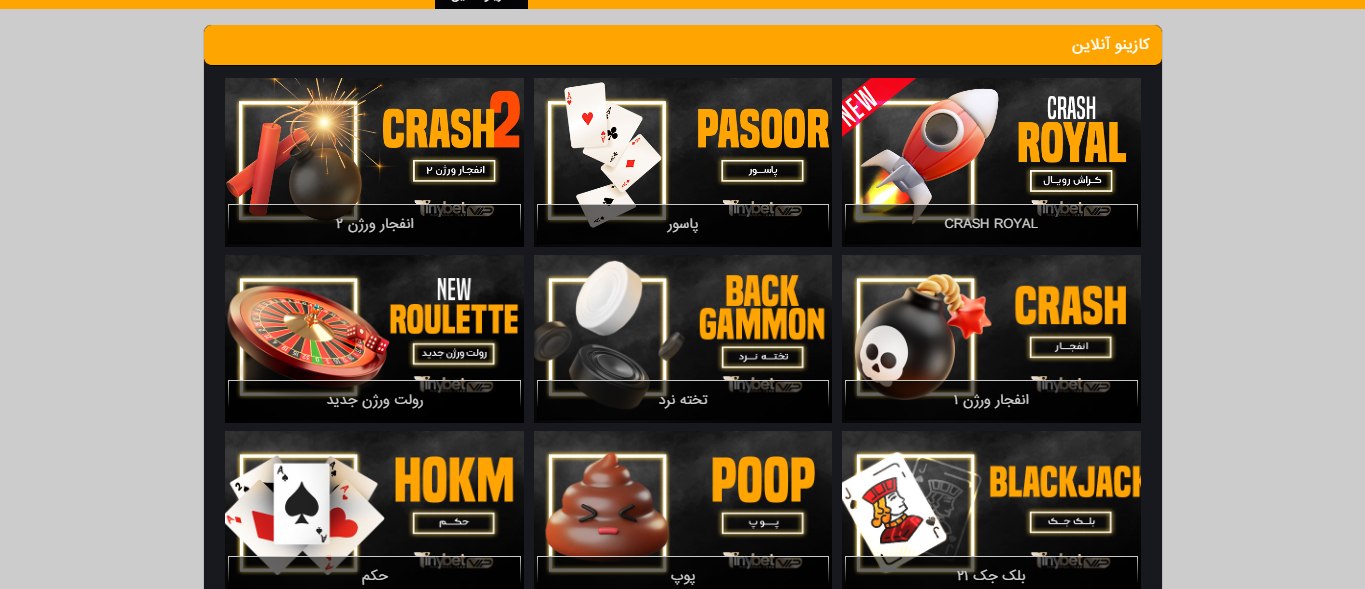Play the Blackjack game
The height and width of the screenshot is (589, 1365).
991,510
